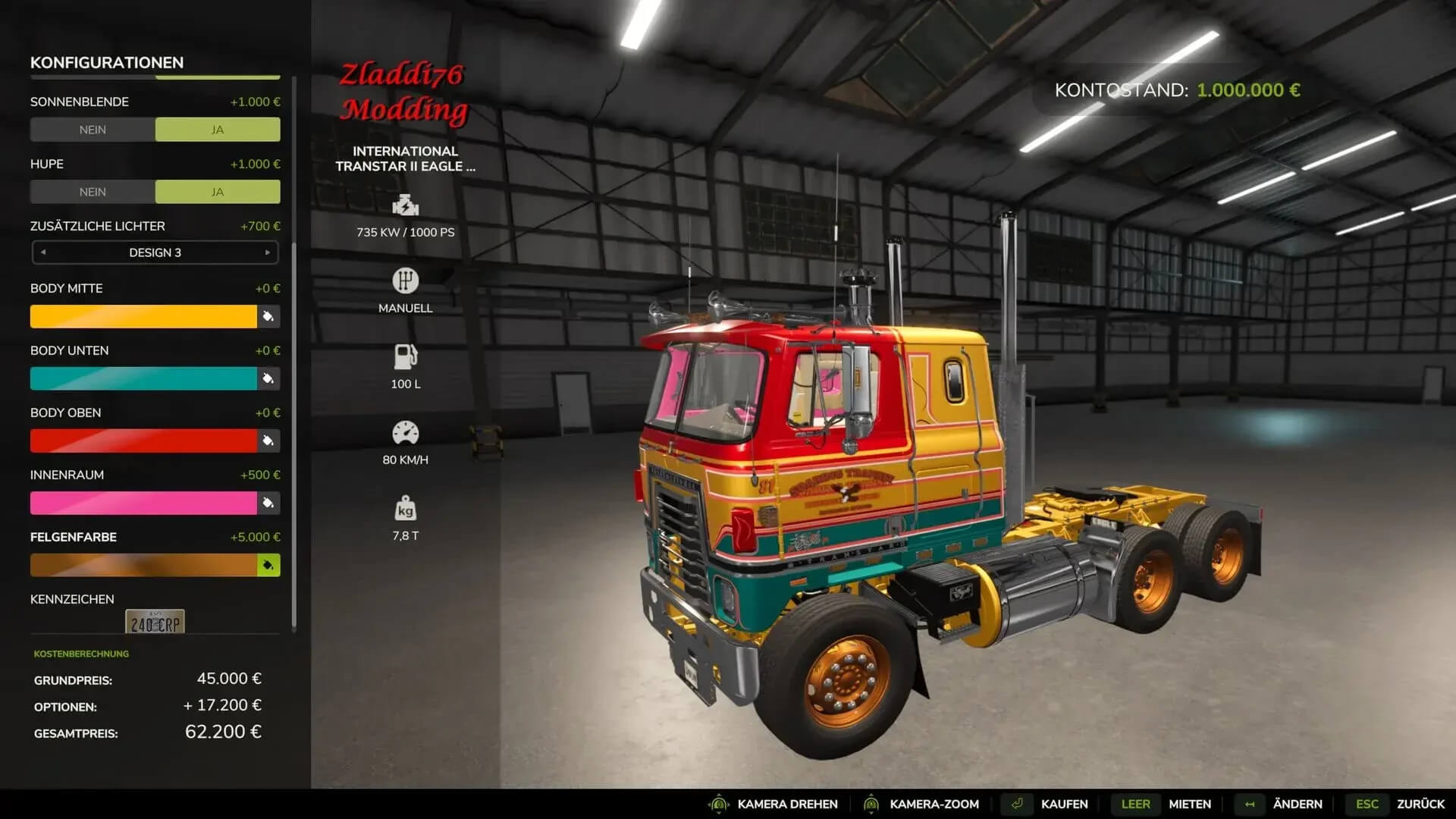Click the teal Body Unten color bar
Viewport: 1456px width, 819px height.
pyautogui.click(x=143, y=378)
